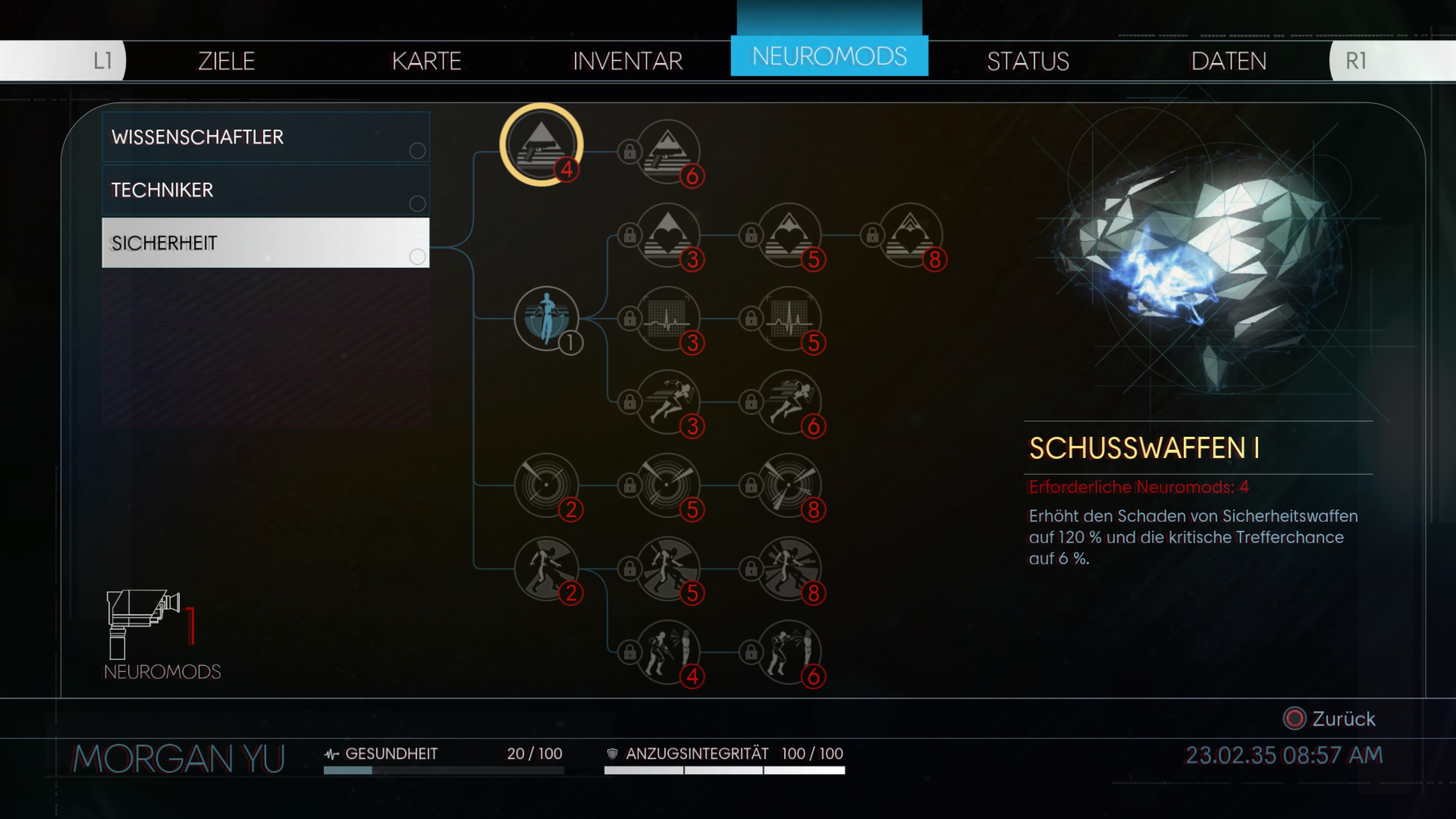Select the heart skill costing 8 neuromods
Image resolution: width=1456 pixels, height=819 pixels.
coord(910,235)
